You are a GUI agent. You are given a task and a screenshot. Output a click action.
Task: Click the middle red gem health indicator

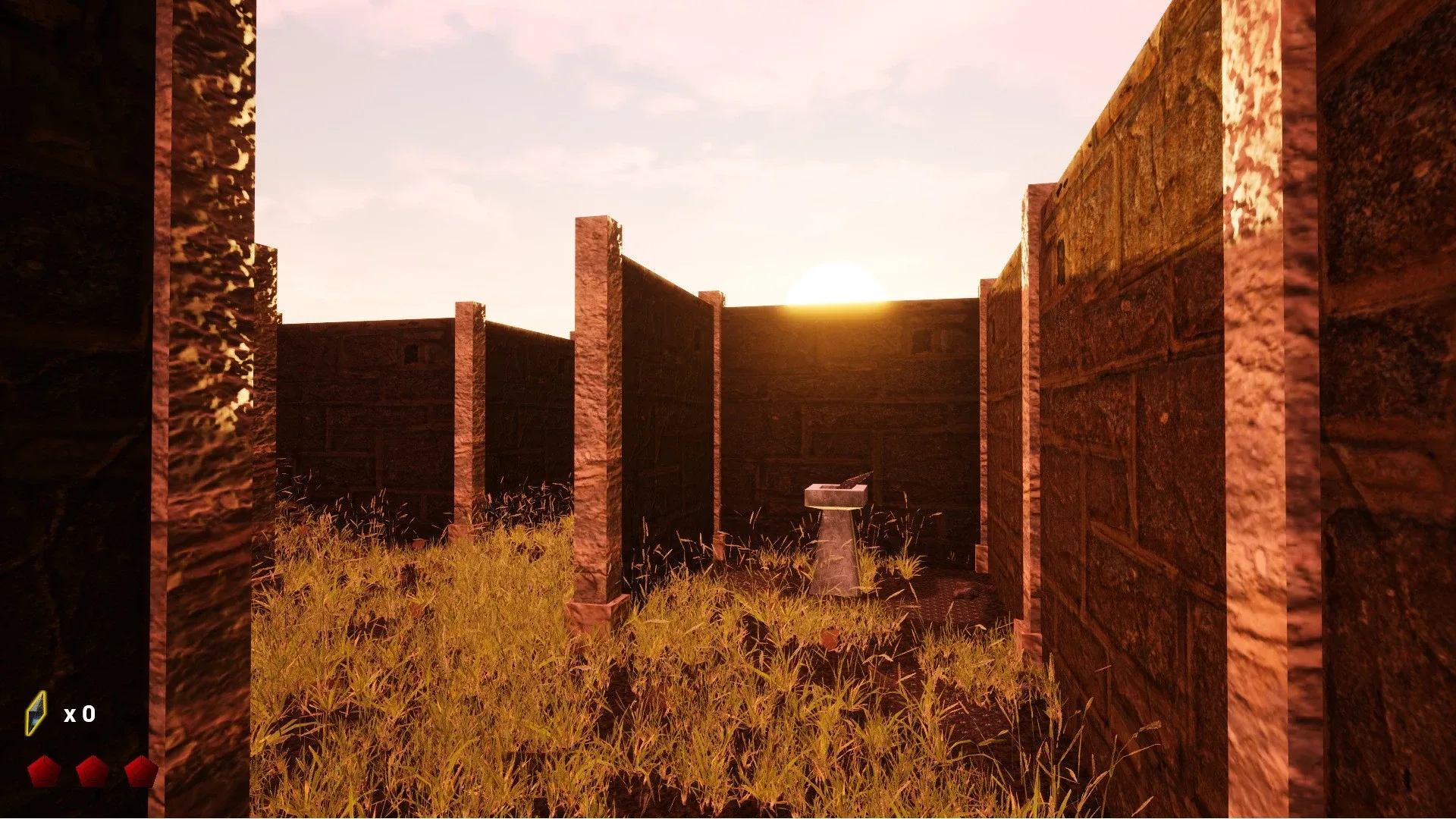92,770
